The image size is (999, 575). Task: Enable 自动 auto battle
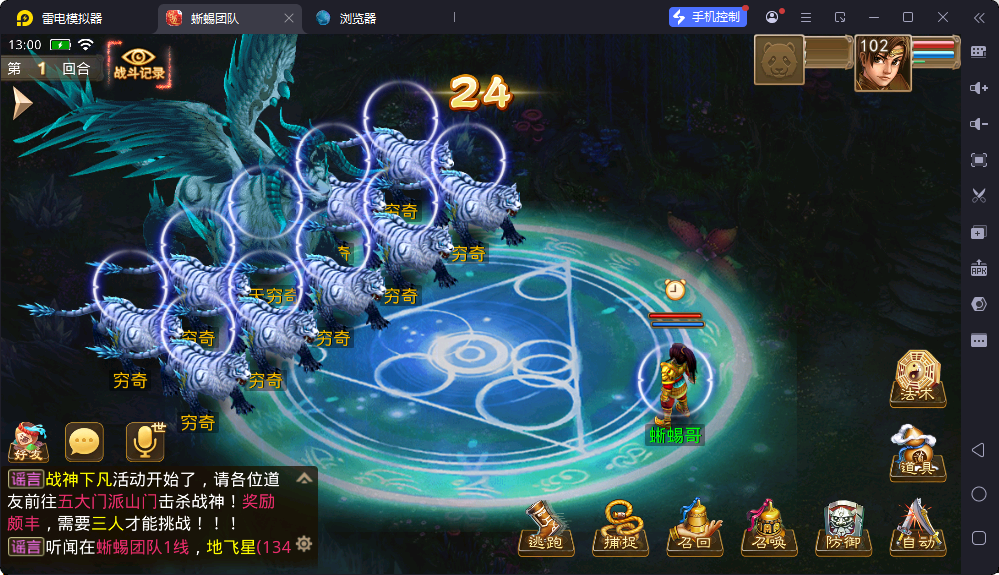[x=916, y=526]
